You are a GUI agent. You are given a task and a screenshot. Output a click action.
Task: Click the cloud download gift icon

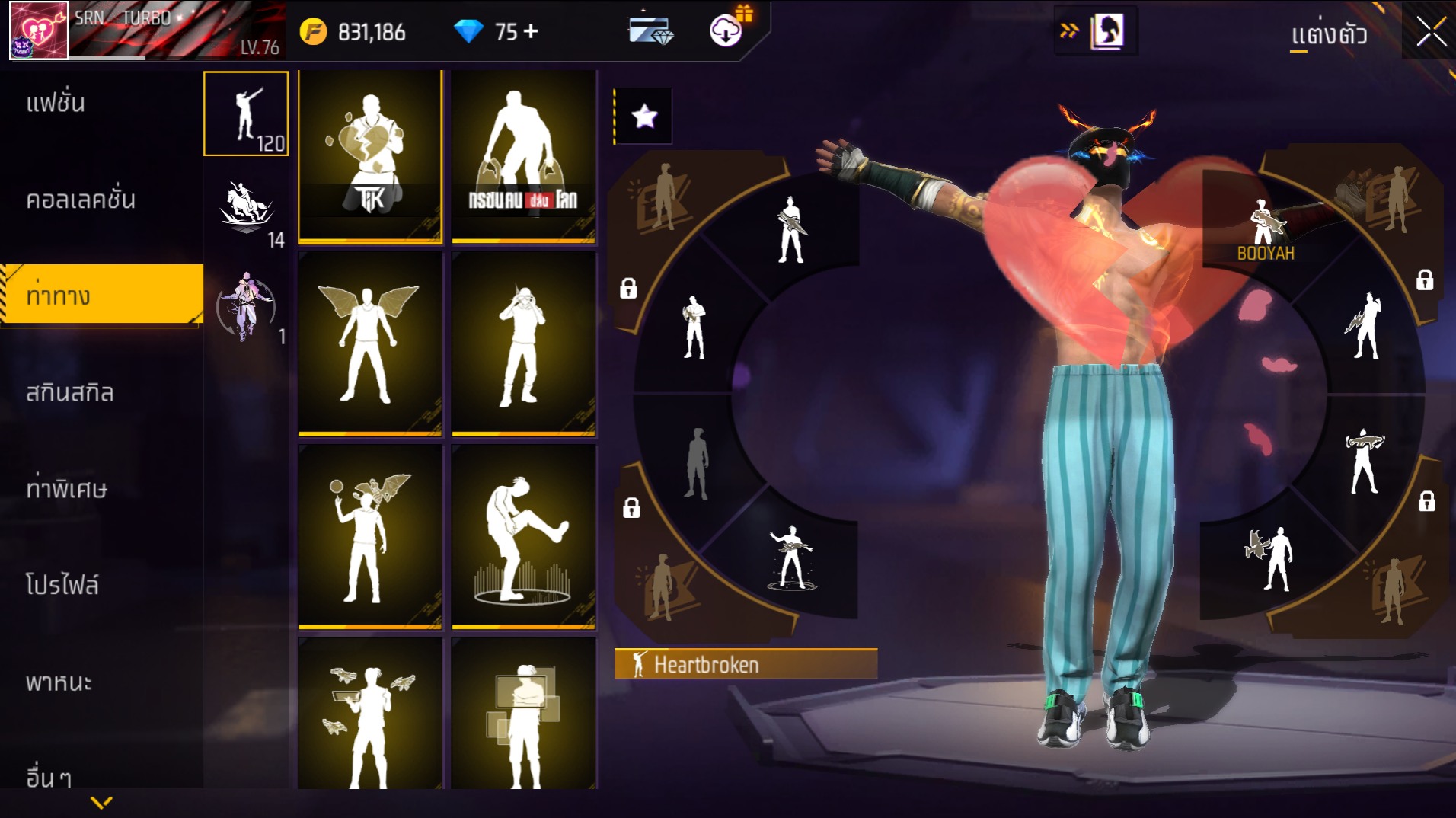pyautogui.click(x=727, y=30)
